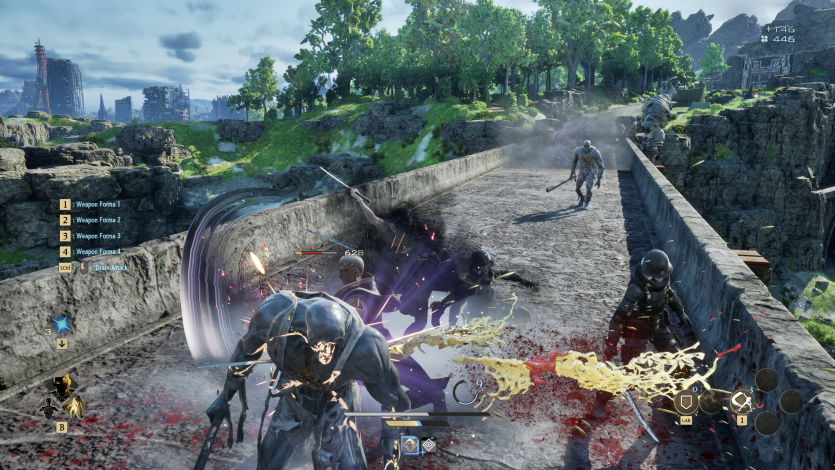
Task: Activate the shield skill icon
Action: (x=687, y=402)
